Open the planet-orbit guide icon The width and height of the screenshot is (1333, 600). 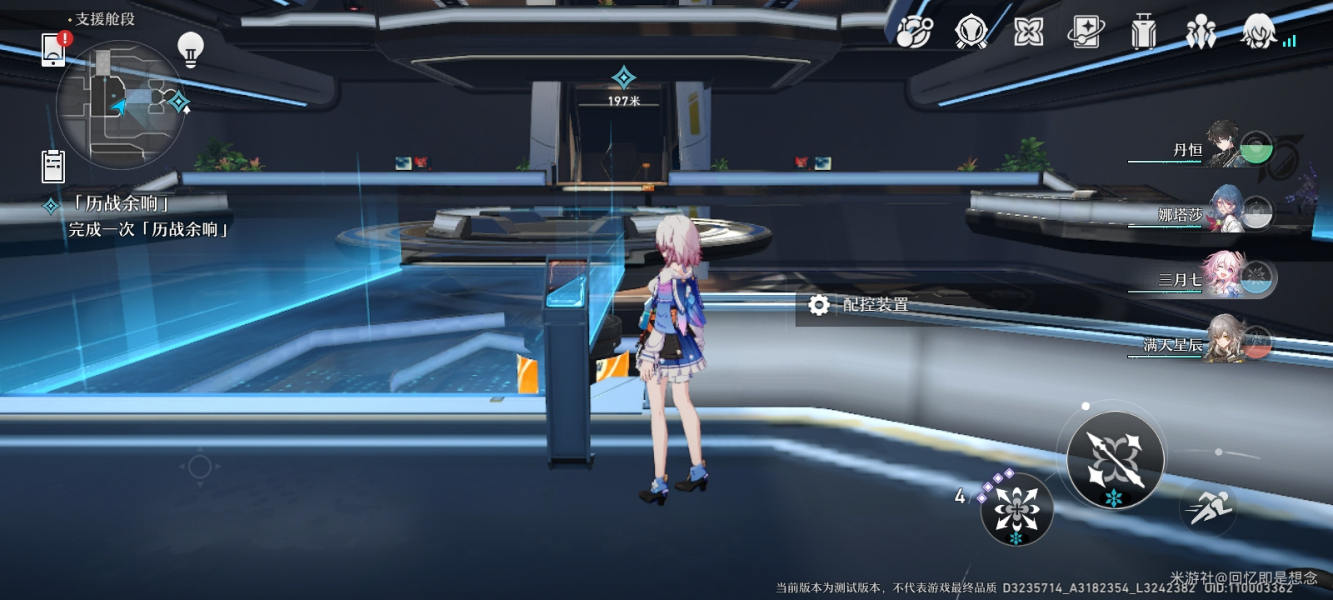coord(913,33)
